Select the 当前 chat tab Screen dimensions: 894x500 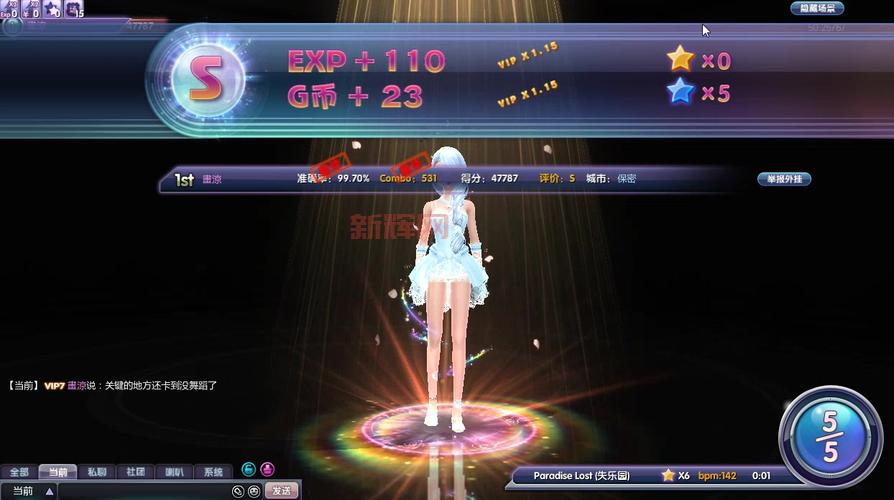[x=57, y=472]
